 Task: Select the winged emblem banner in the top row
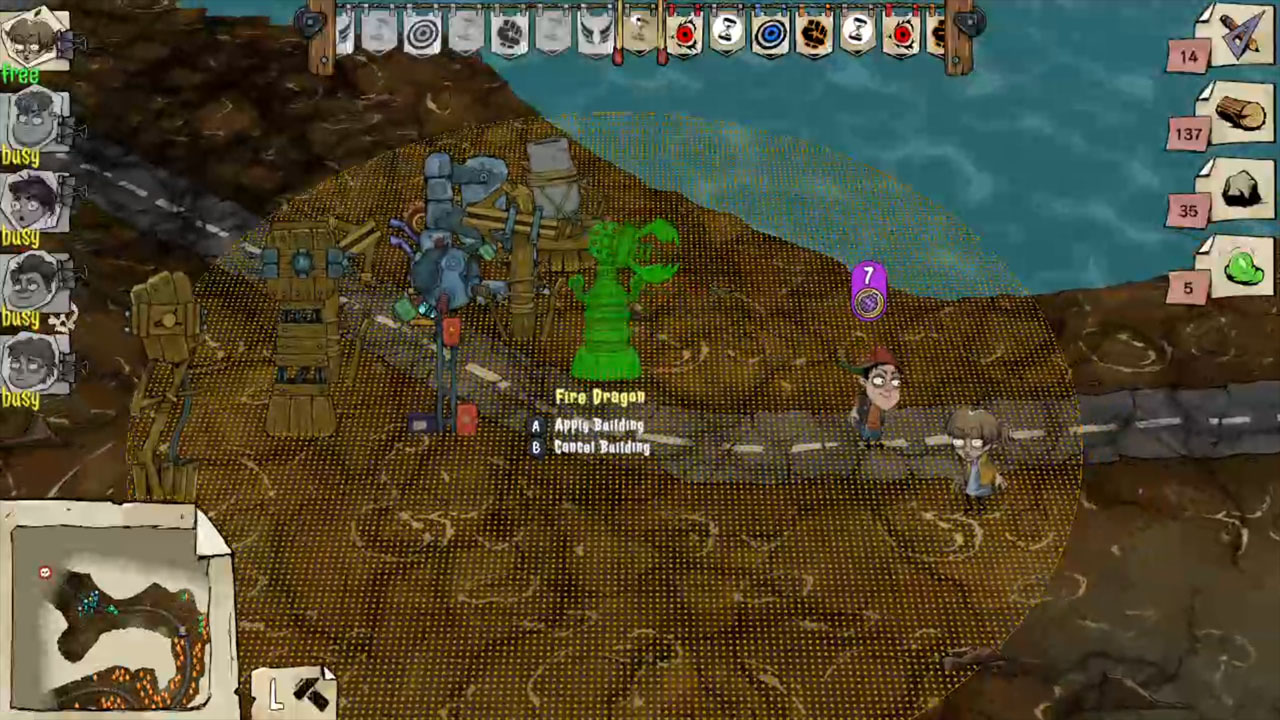594,32
